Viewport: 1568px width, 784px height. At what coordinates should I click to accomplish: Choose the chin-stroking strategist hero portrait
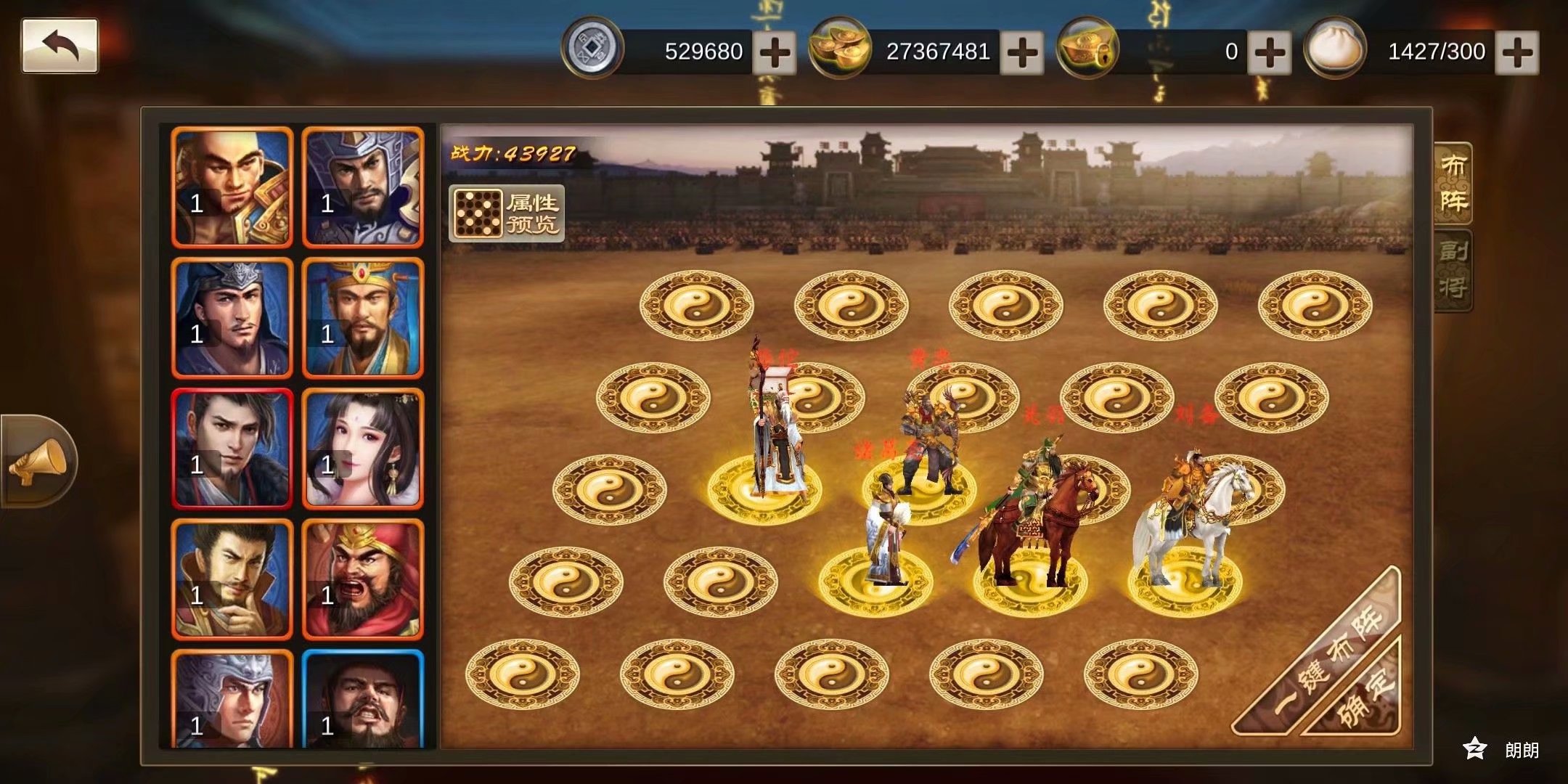click(232, 579)
